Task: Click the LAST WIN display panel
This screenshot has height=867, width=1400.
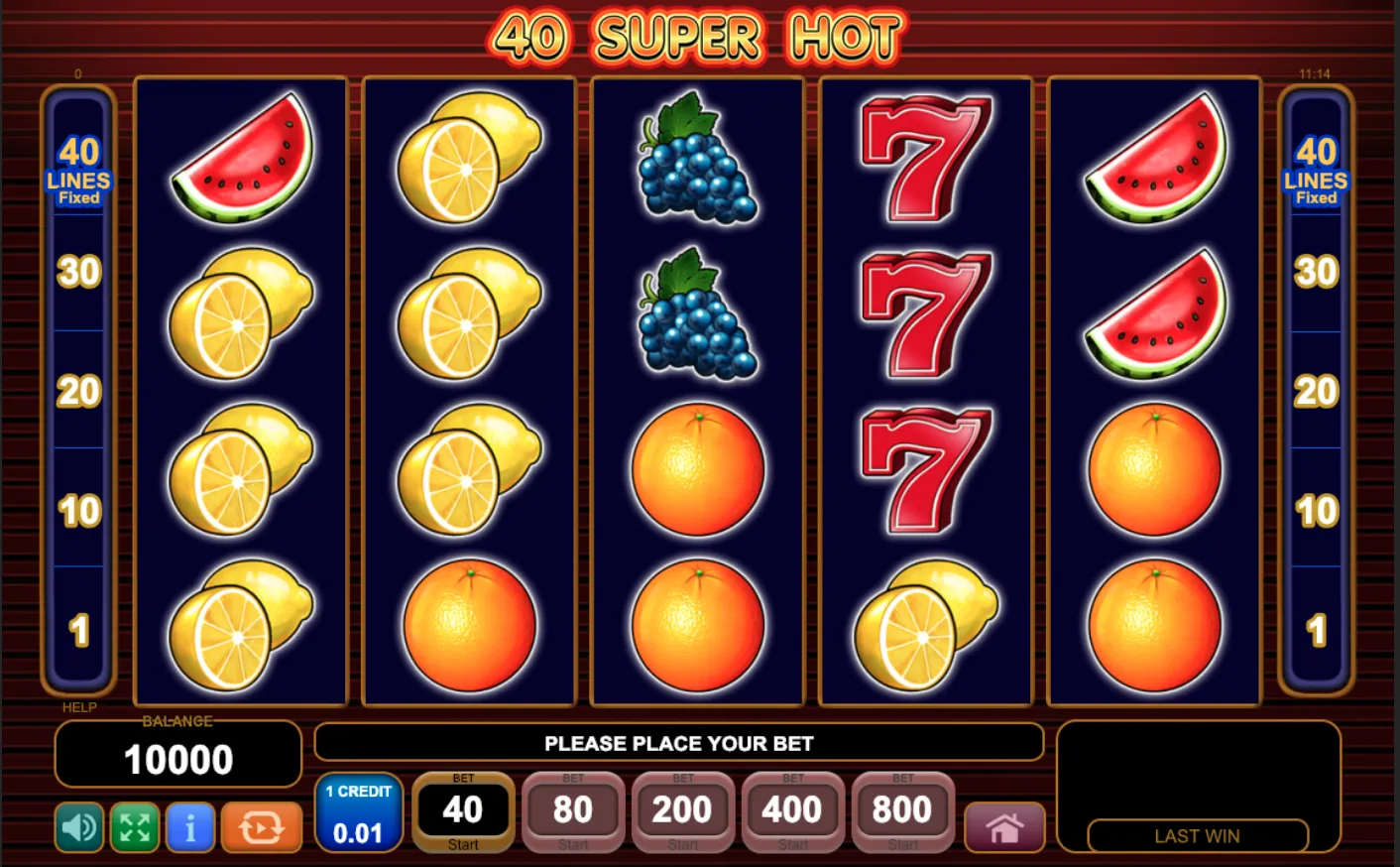Action: point(1196,836)
